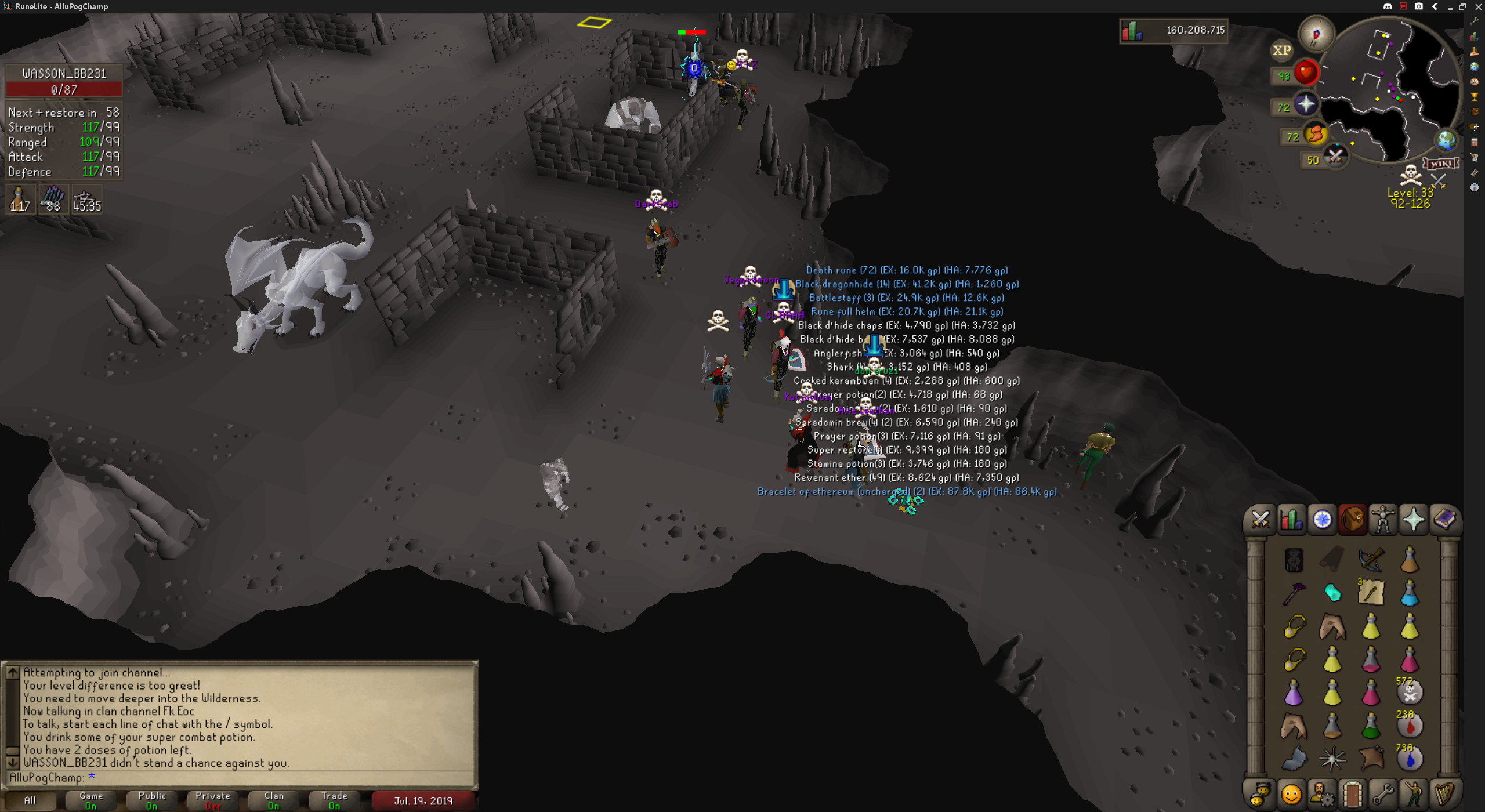Activate the special attack orb
The width and height of the screenshot is (1485, 812).
(x=1335, y=157)
